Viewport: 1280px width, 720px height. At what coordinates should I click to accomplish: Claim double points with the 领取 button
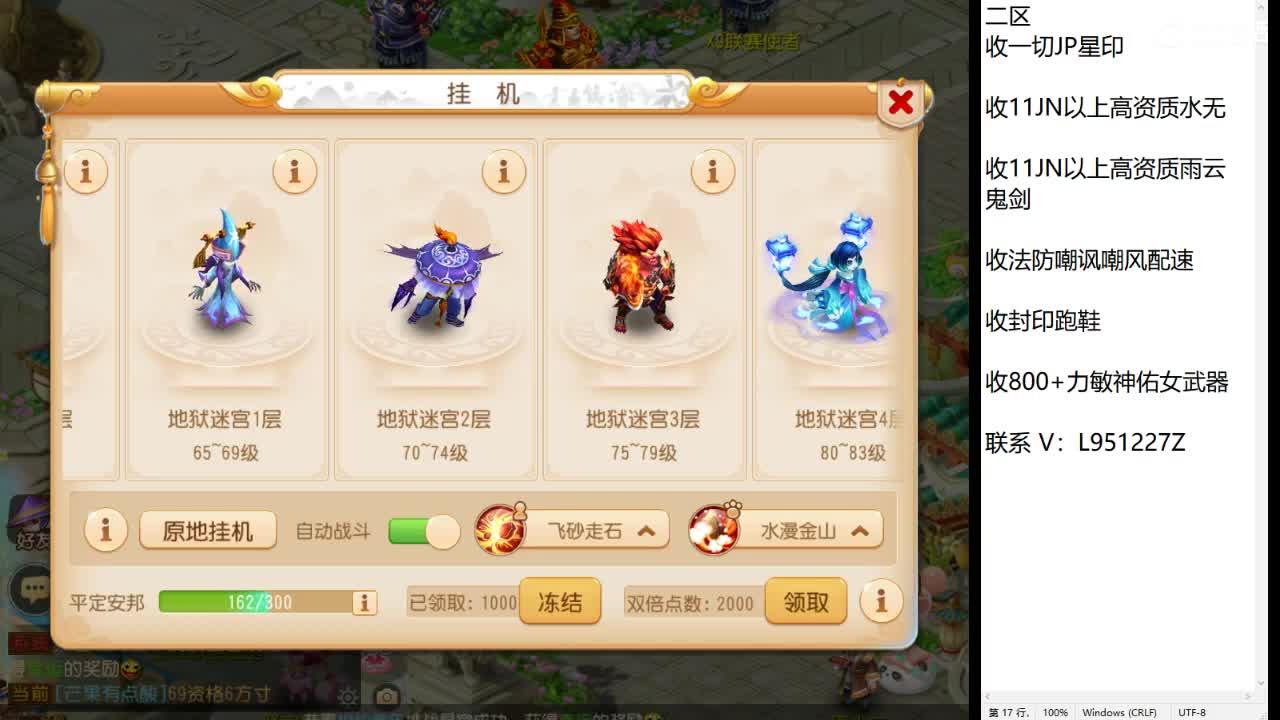pyautogui.click(x=806, y=601)
